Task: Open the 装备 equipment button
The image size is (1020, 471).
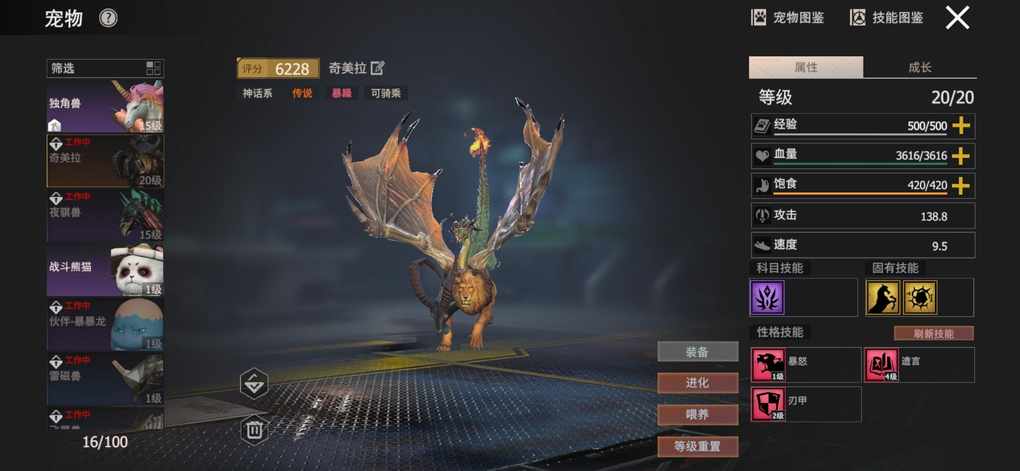Action: pyautogui.click(x=697, y=351)
